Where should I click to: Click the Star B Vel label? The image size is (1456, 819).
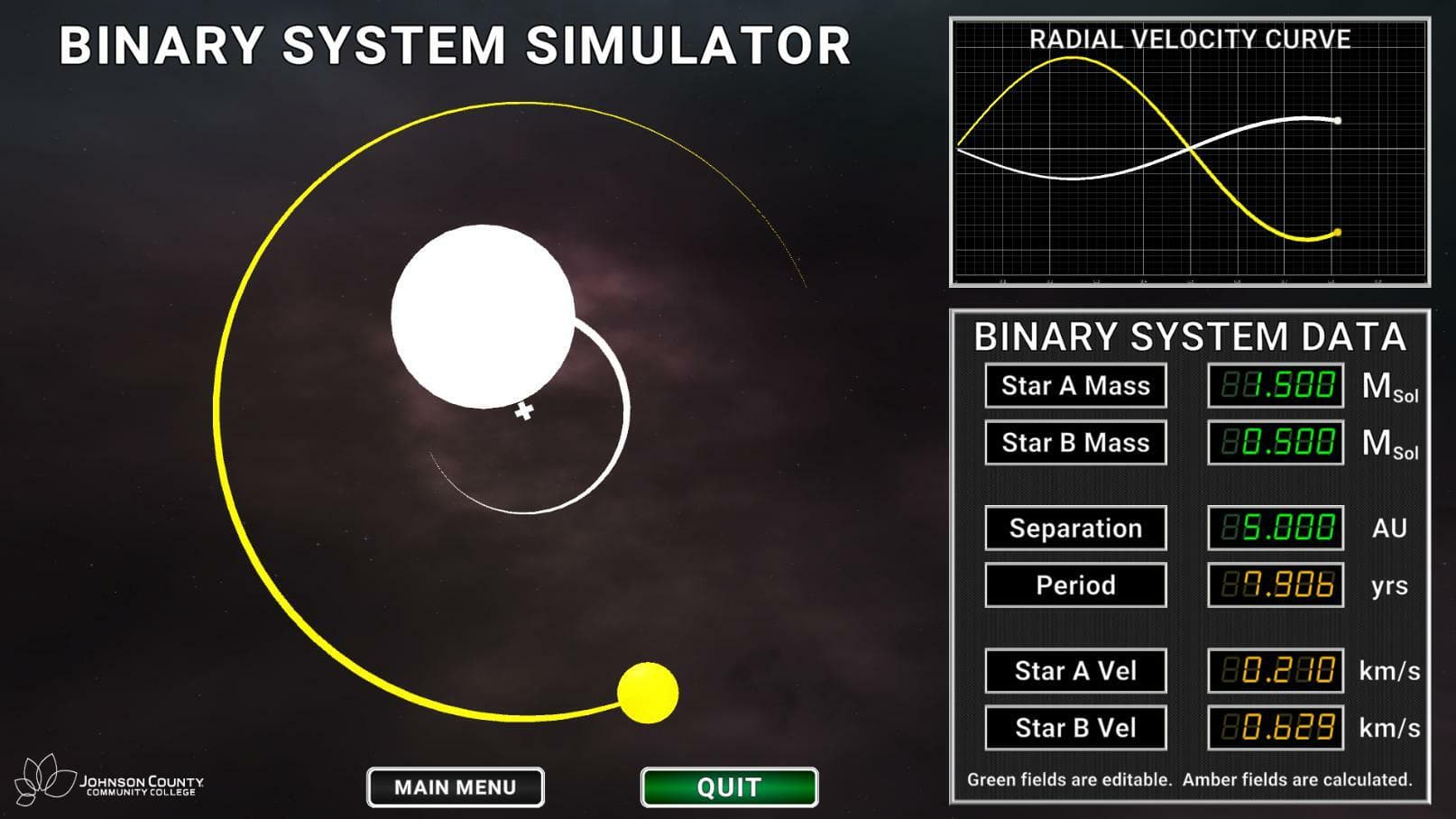point(1075,727)
